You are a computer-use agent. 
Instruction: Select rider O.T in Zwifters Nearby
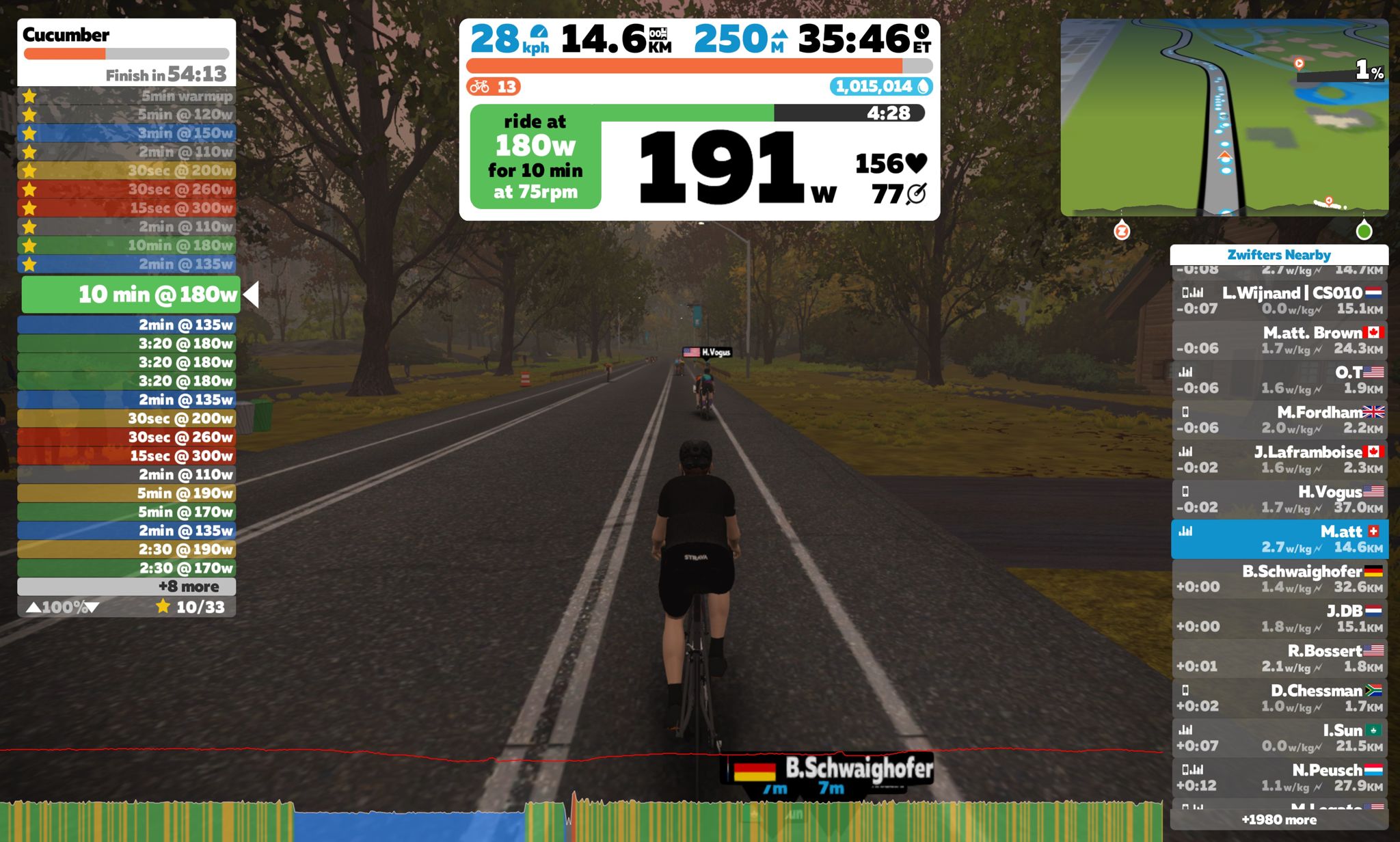pos(1279,380)
